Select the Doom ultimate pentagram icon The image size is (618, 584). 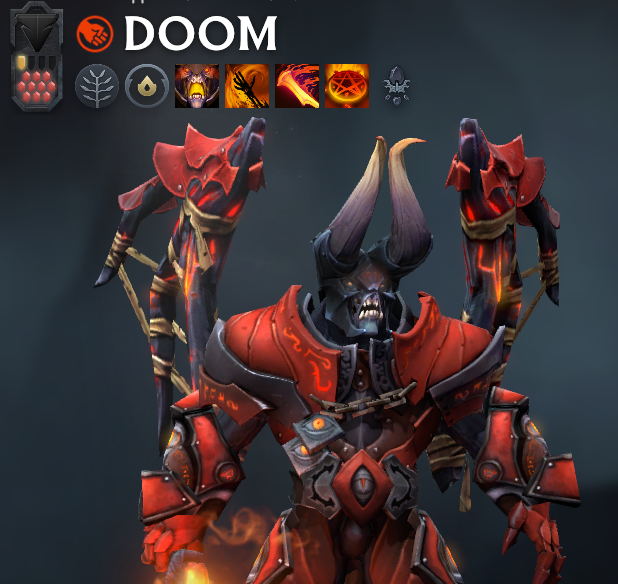coord(347,86)
